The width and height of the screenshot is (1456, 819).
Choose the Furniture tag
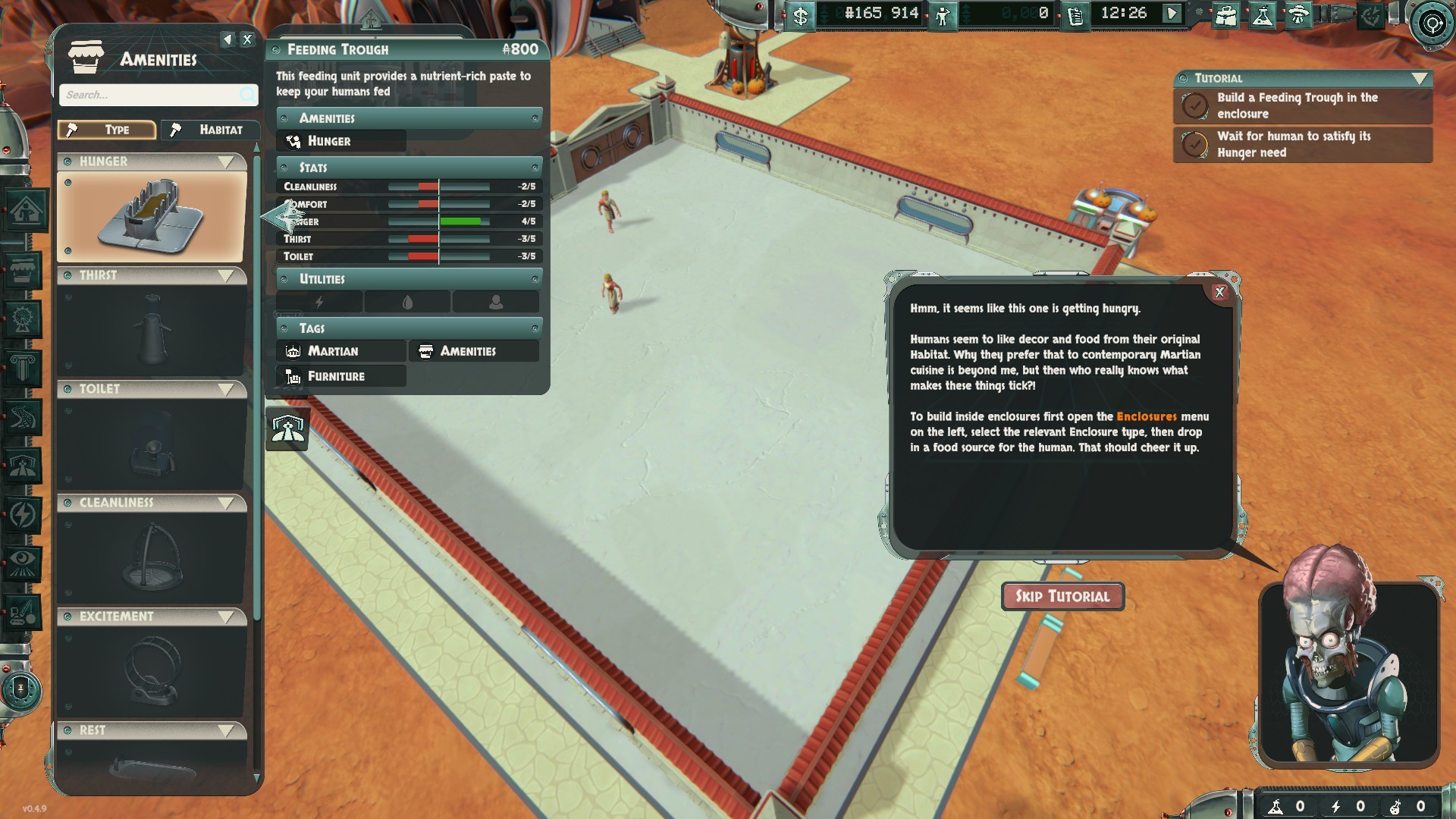click(341, 376)
